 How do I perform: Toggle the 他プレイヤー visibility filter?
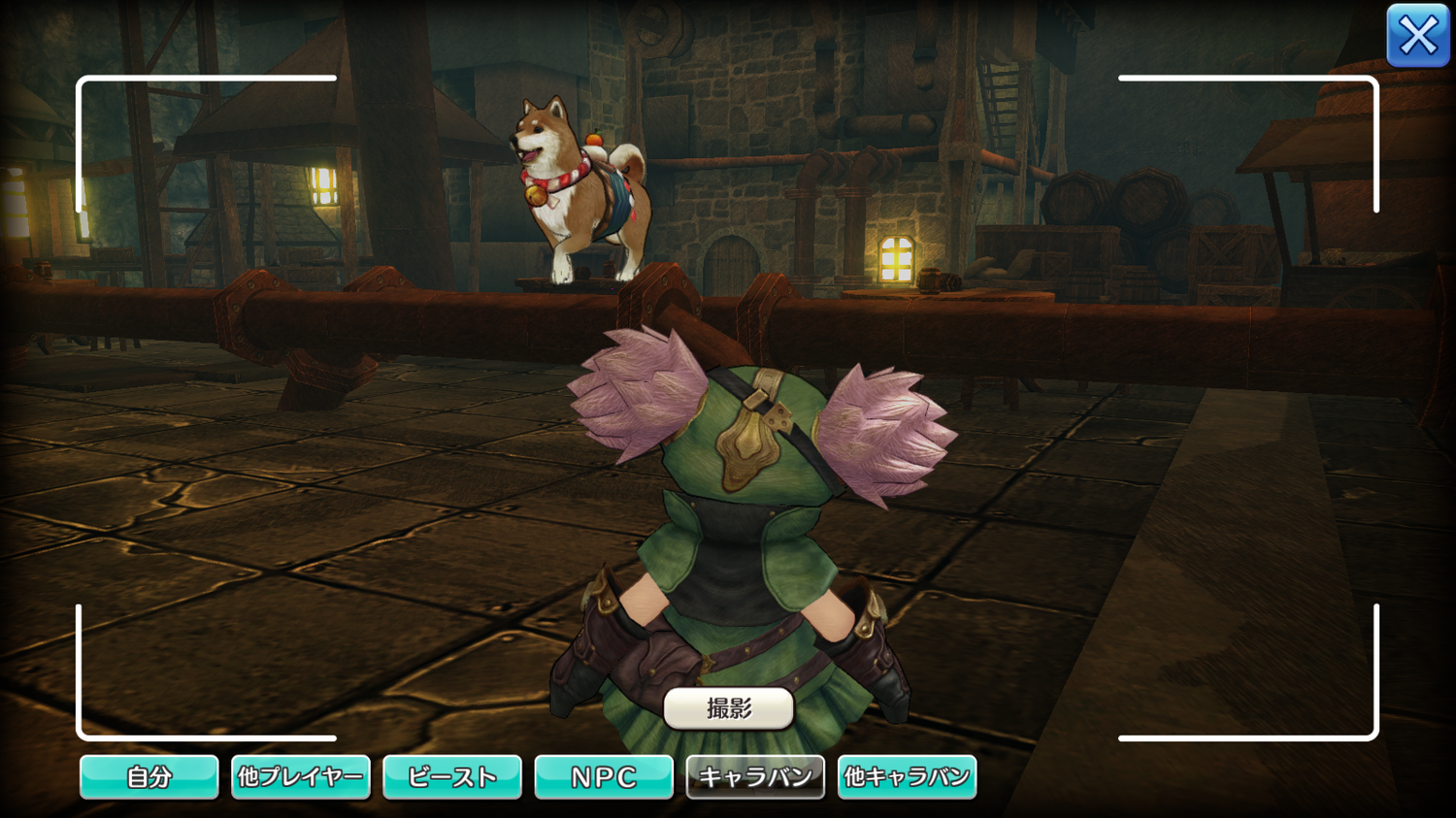click(301, 777)
